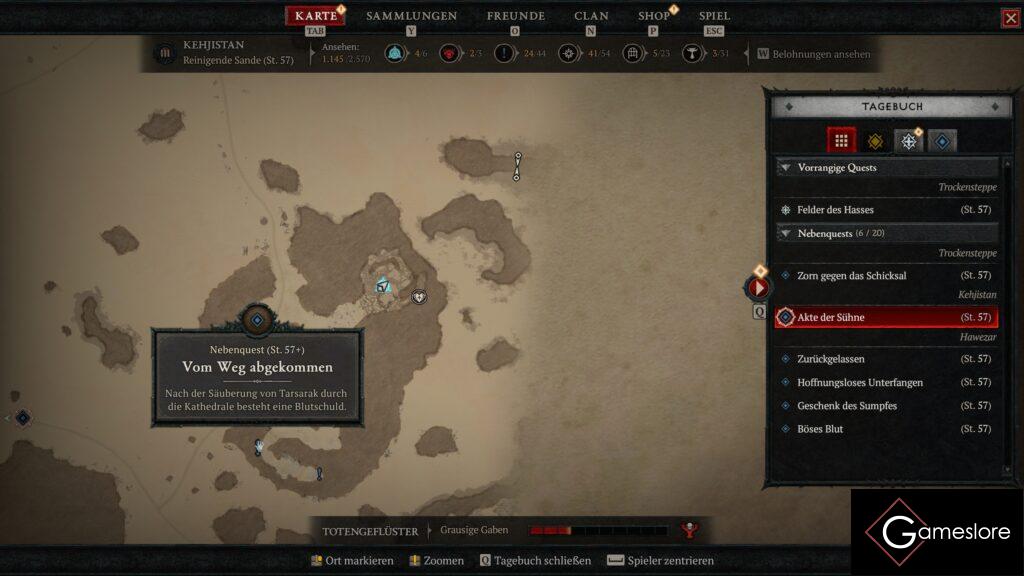
Task: Switch to the Clan tab
Action: pyautogui.click(x=591, y=16)
